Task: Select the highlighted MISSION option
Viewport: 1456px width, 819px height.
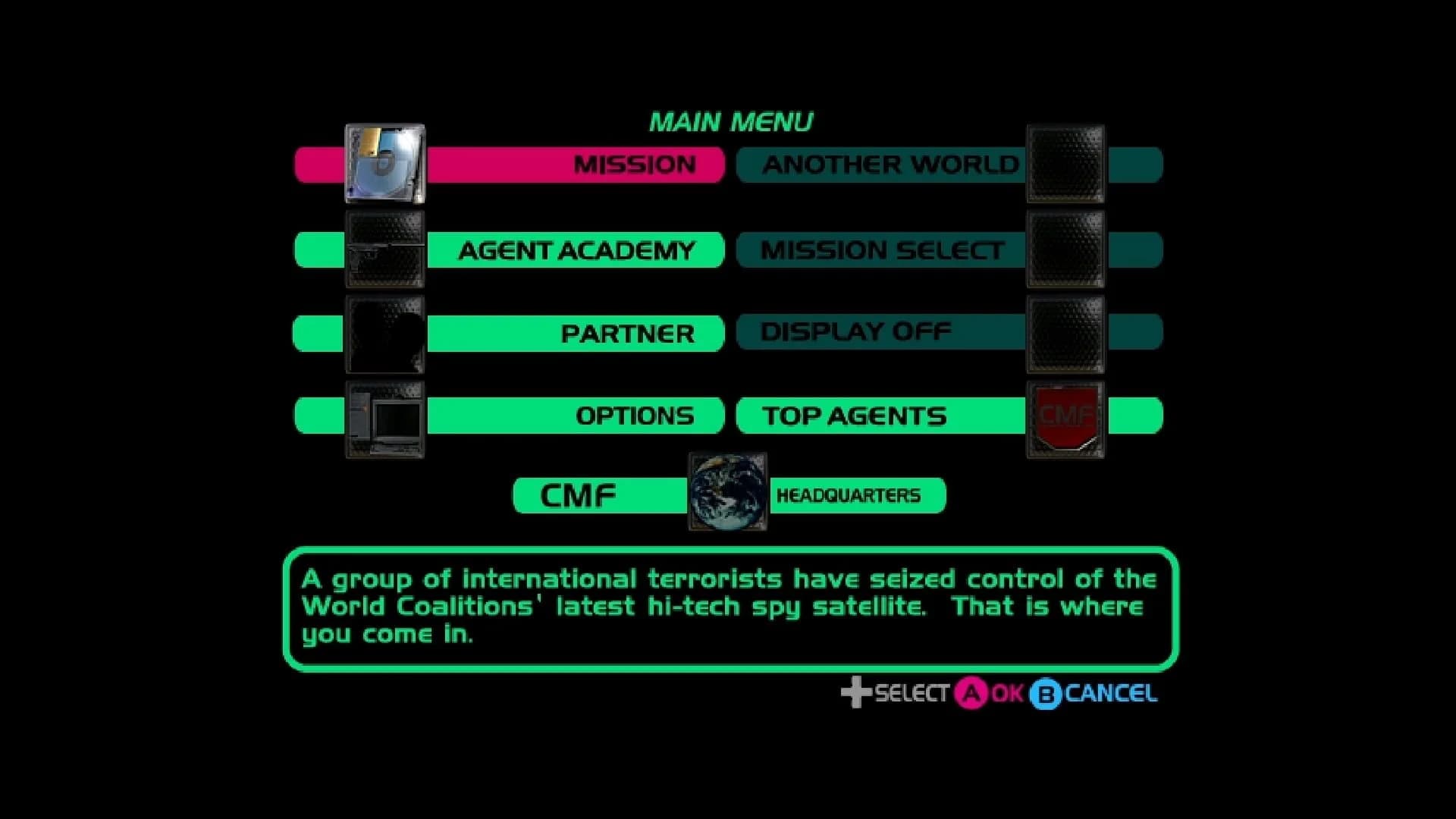Action: pos(635,164)
